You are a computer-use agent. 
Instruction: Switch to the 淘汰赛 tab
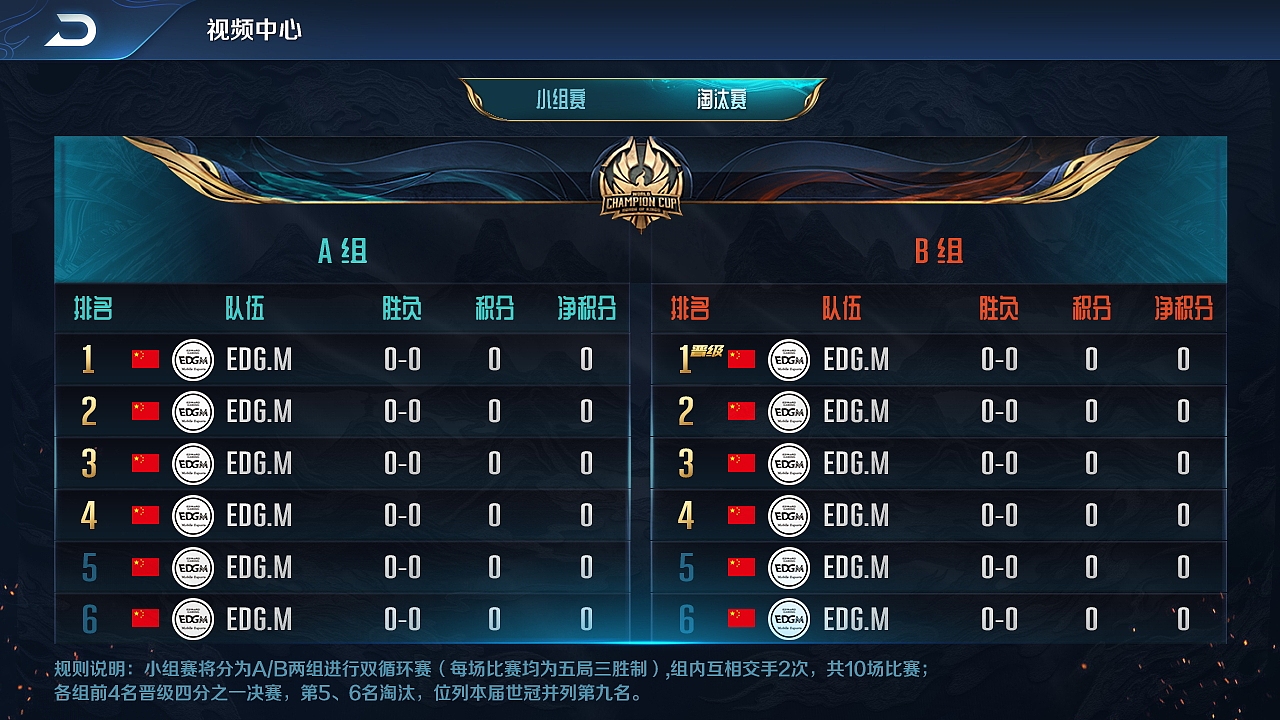pos(723,98)
